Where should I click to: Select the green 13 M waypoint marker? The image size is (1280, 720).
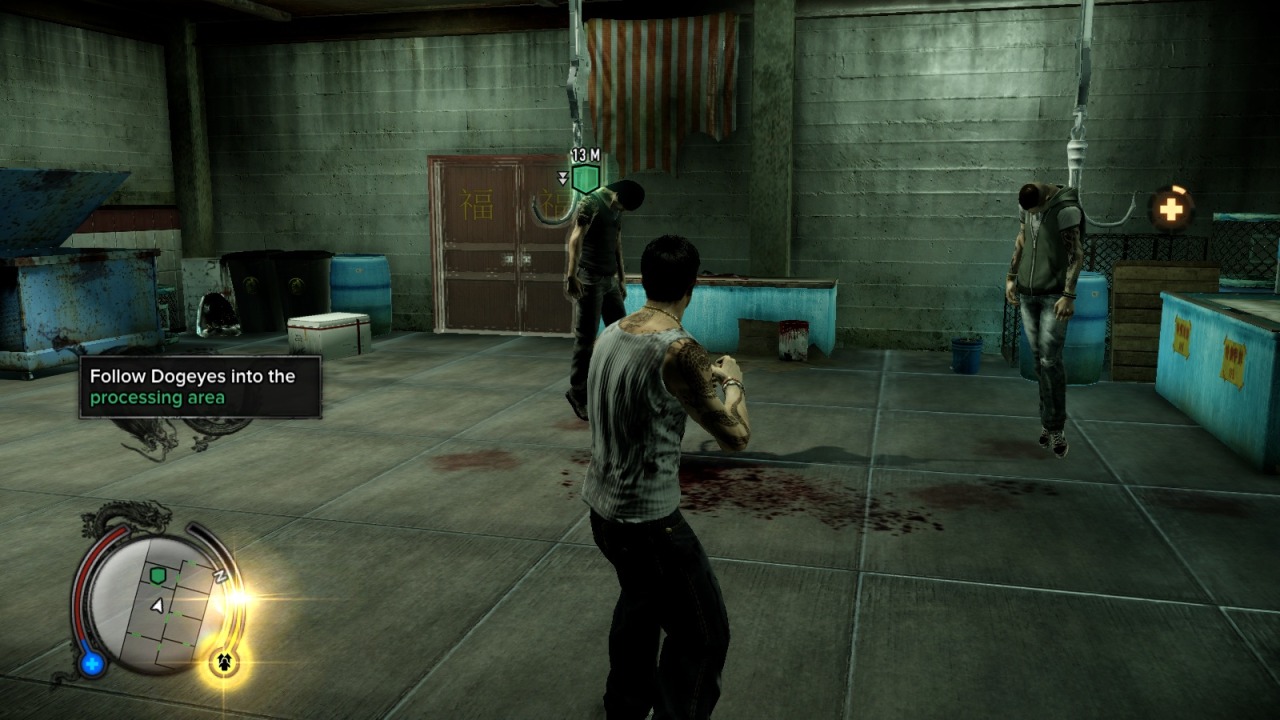click(x=585, y=179)
